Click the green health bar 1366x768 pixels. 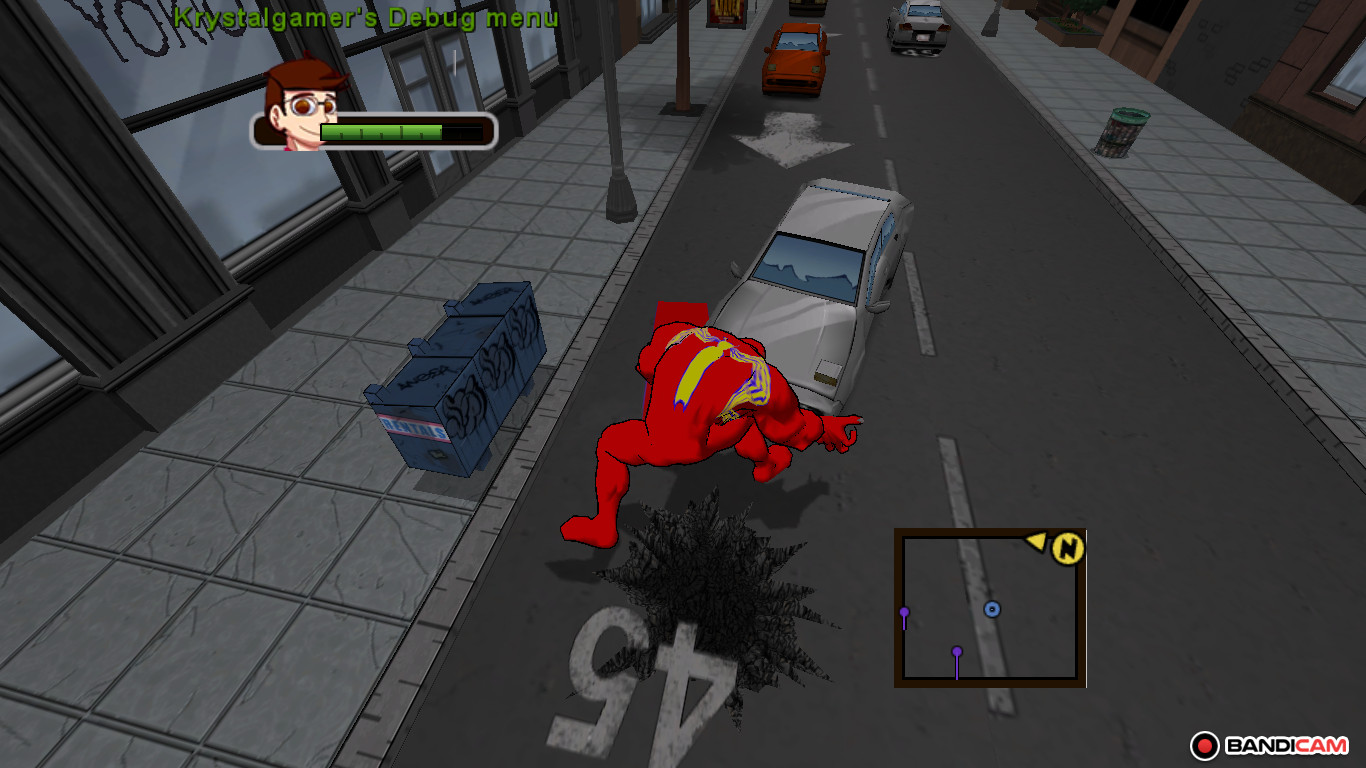(380, 130)
